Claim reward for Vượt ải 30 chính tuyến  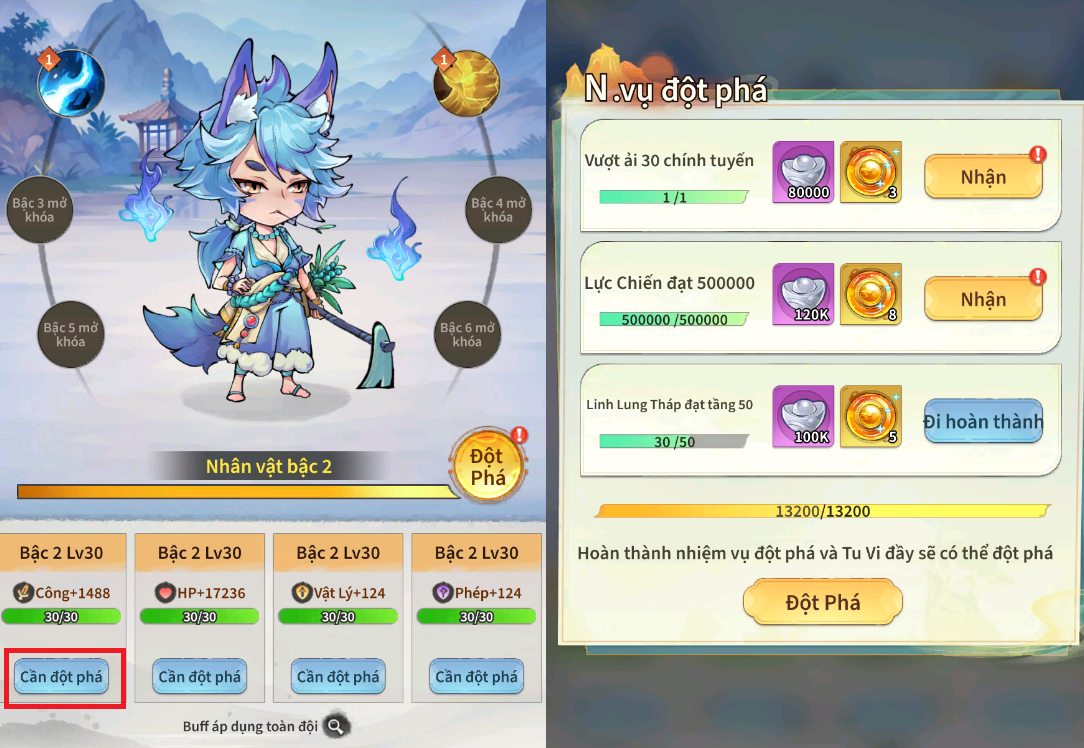pos(983,177)
